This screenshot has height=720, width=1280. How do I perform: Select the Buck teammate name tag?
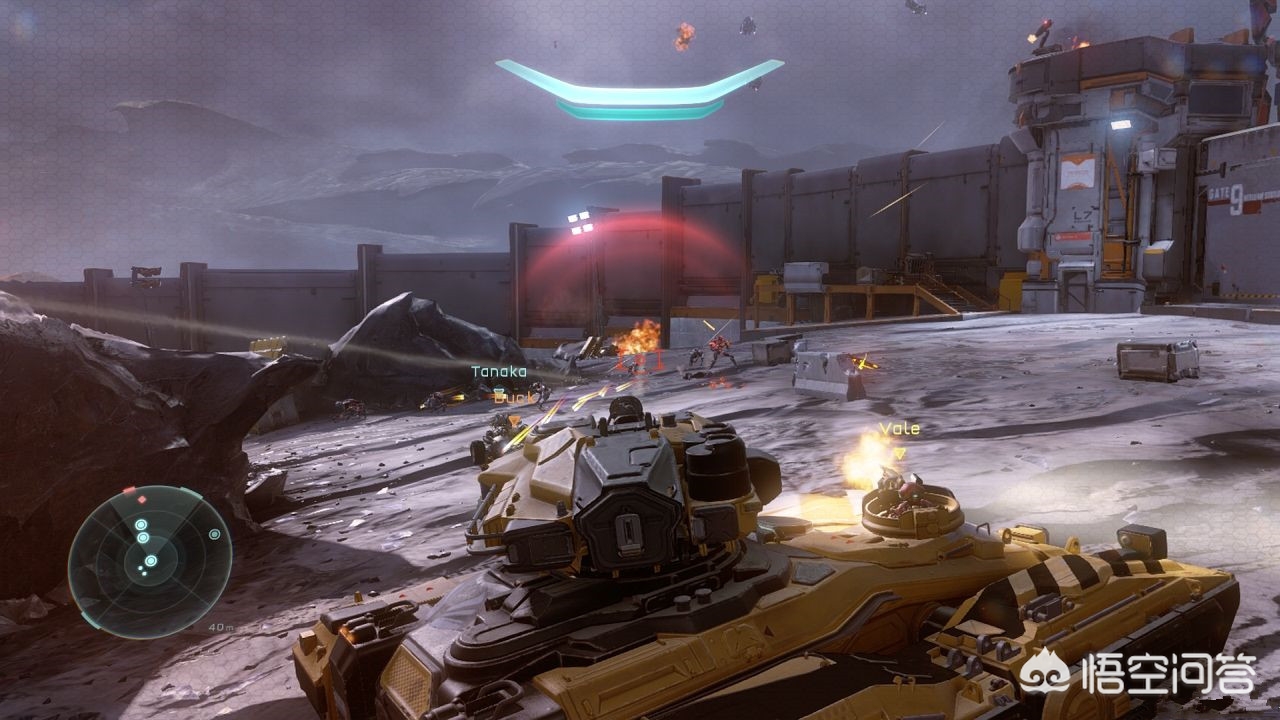515,396
